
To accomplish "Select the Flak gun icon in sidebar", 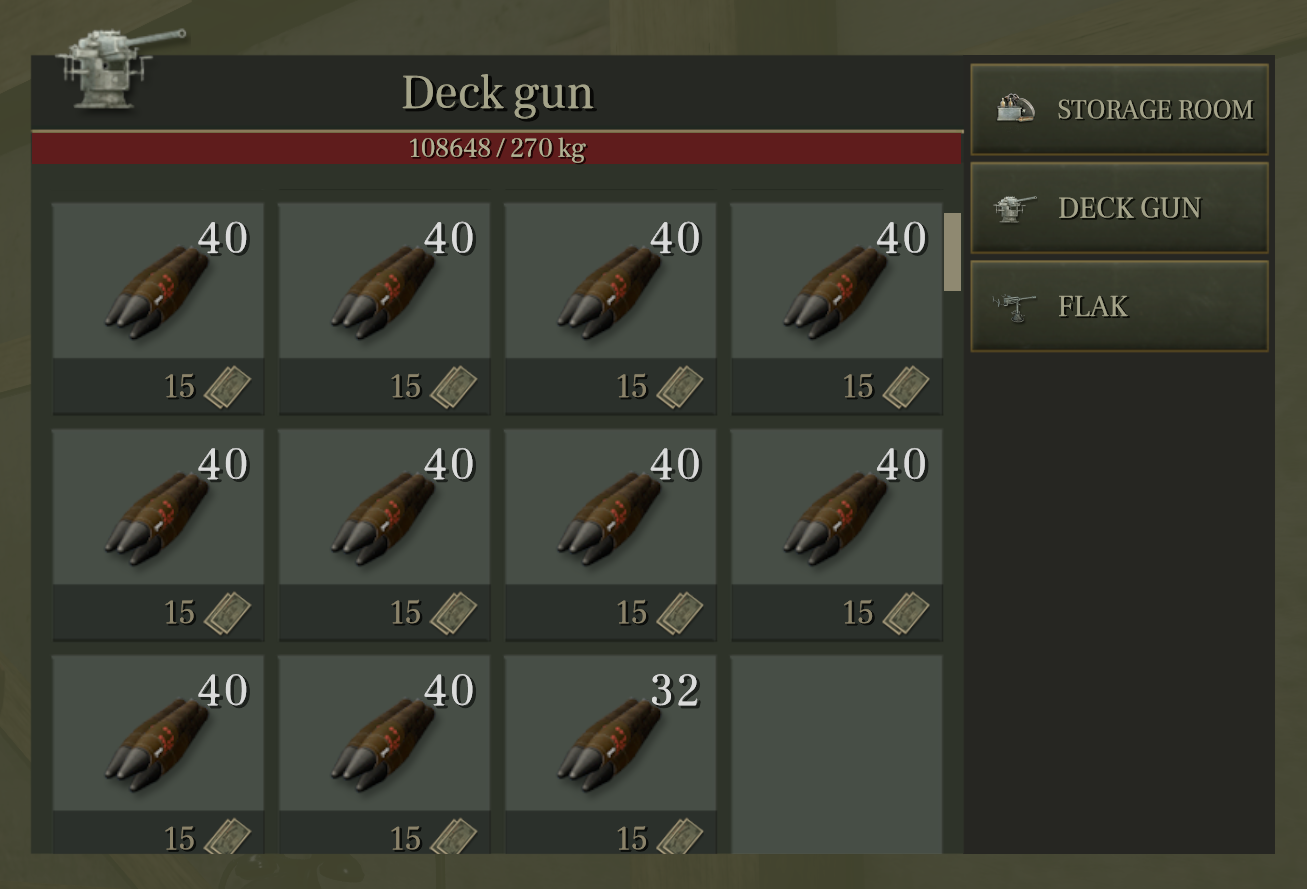I will 1010,305.
